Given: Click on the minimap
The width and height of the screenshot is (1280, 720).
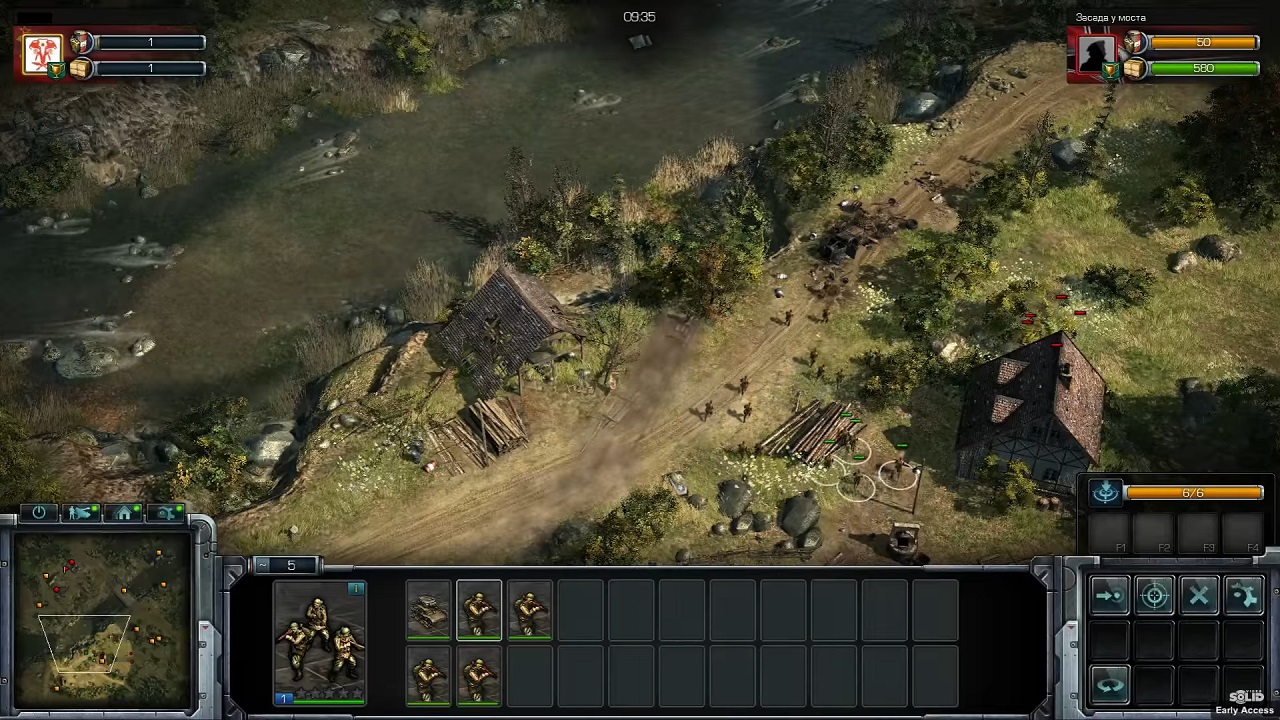Looking at the screenshot, I should (98, 620).
